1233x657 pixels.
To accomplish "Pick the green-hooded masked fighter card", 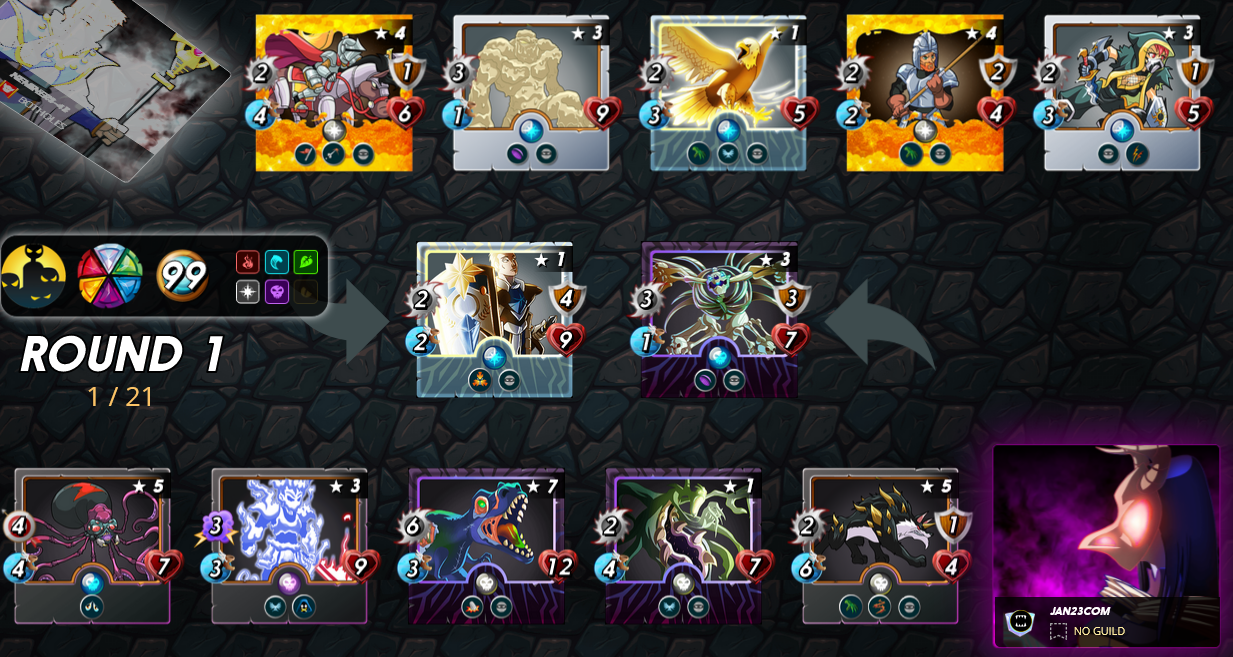I will (1122, 90).
